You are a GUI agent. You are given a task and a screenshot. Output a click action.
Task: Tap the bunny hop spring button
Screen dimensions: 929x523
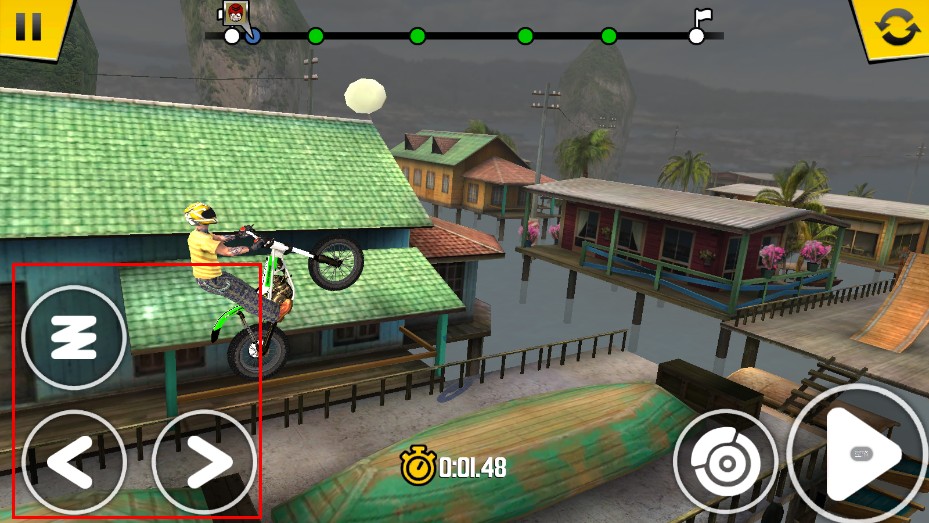pyautogui.click(x=74, y=338)
